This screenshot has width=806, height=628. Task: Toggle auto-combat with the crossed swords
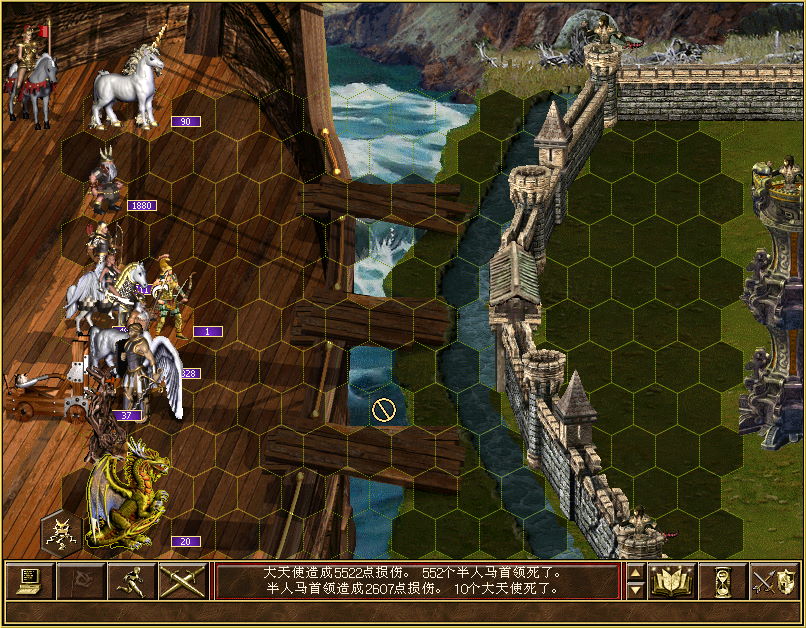pos(182,581)
